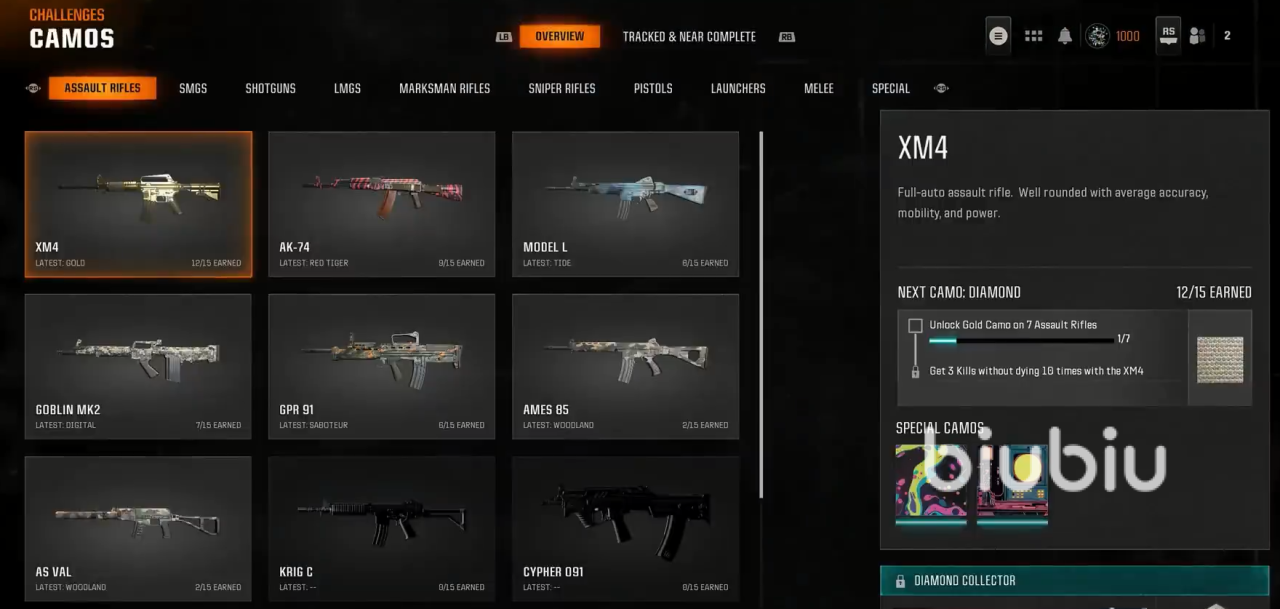Open the Sniper Rifles category

click(x=561, y=89)
